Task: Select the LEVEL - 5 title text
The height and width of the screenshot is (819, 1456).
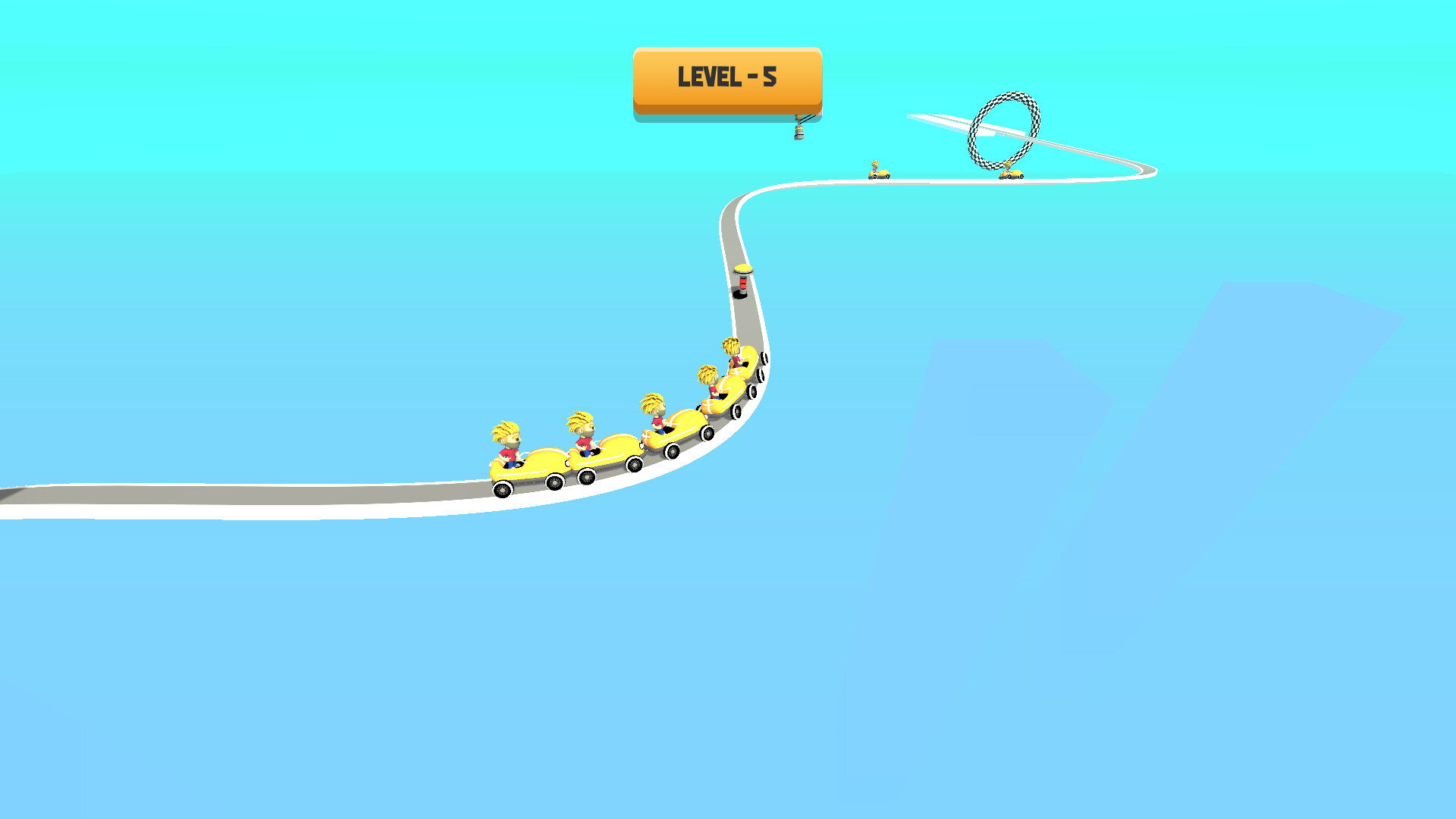Action: tap(726, 76)
